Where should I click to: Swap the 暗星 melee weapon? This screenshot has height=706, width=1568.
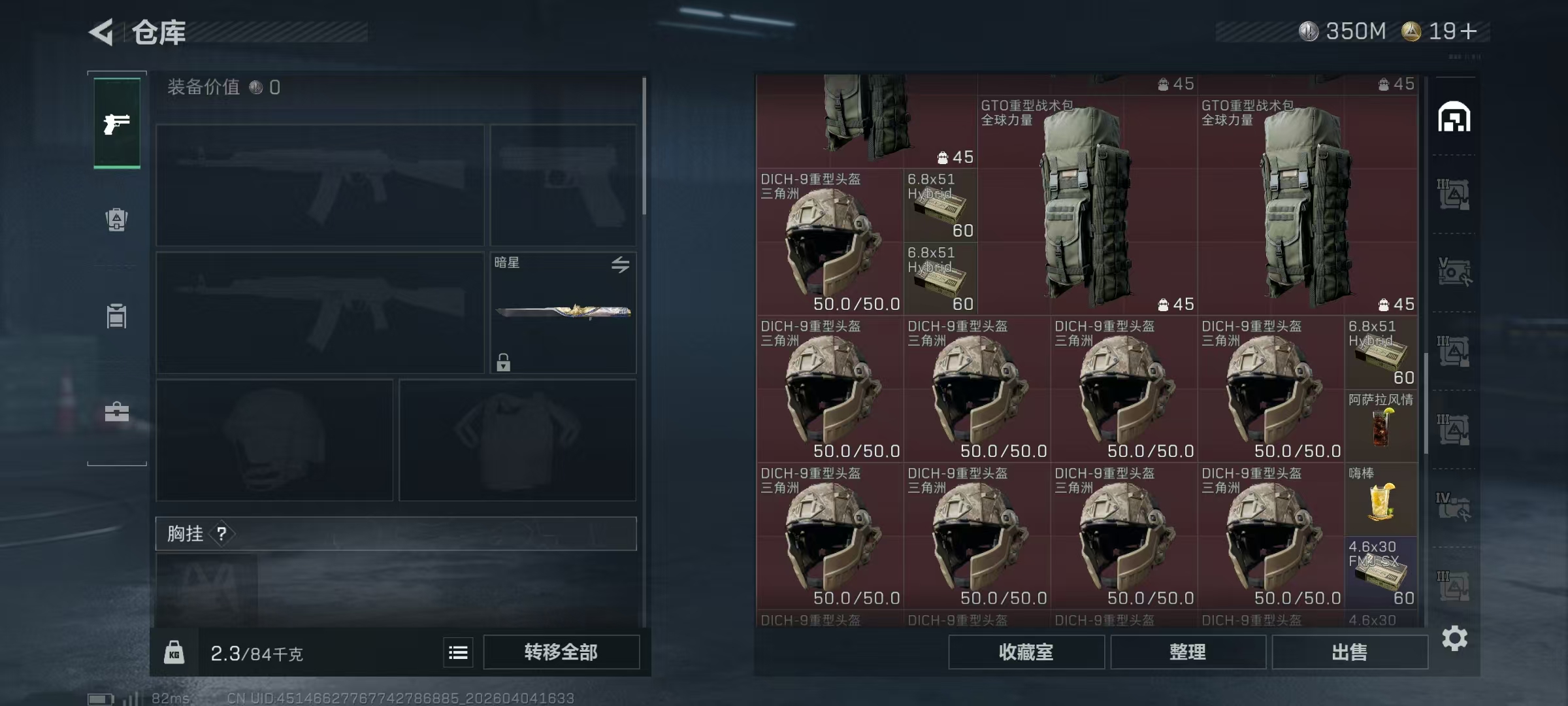620,264
